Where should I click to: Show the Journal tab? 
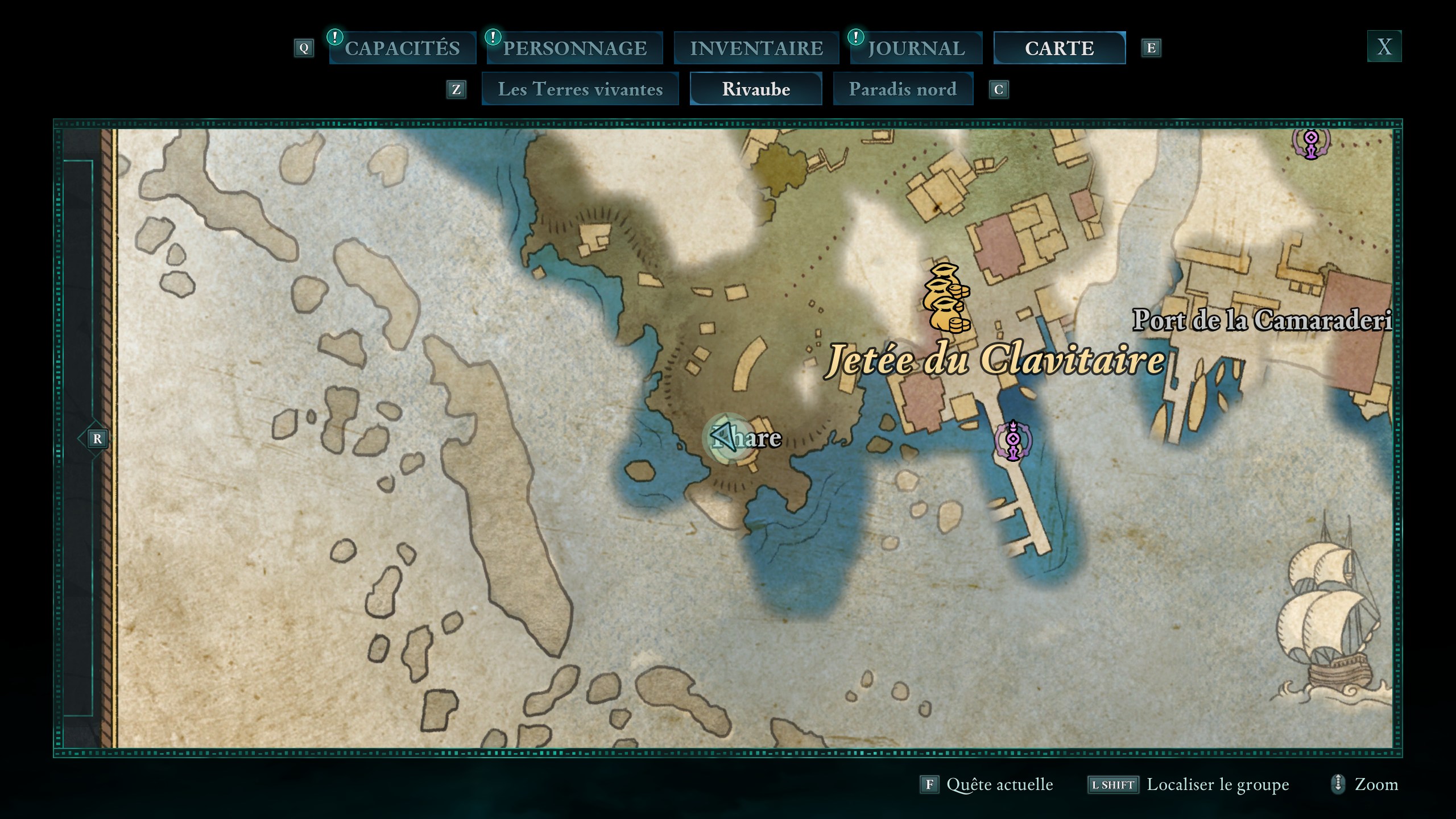[916, 48]
